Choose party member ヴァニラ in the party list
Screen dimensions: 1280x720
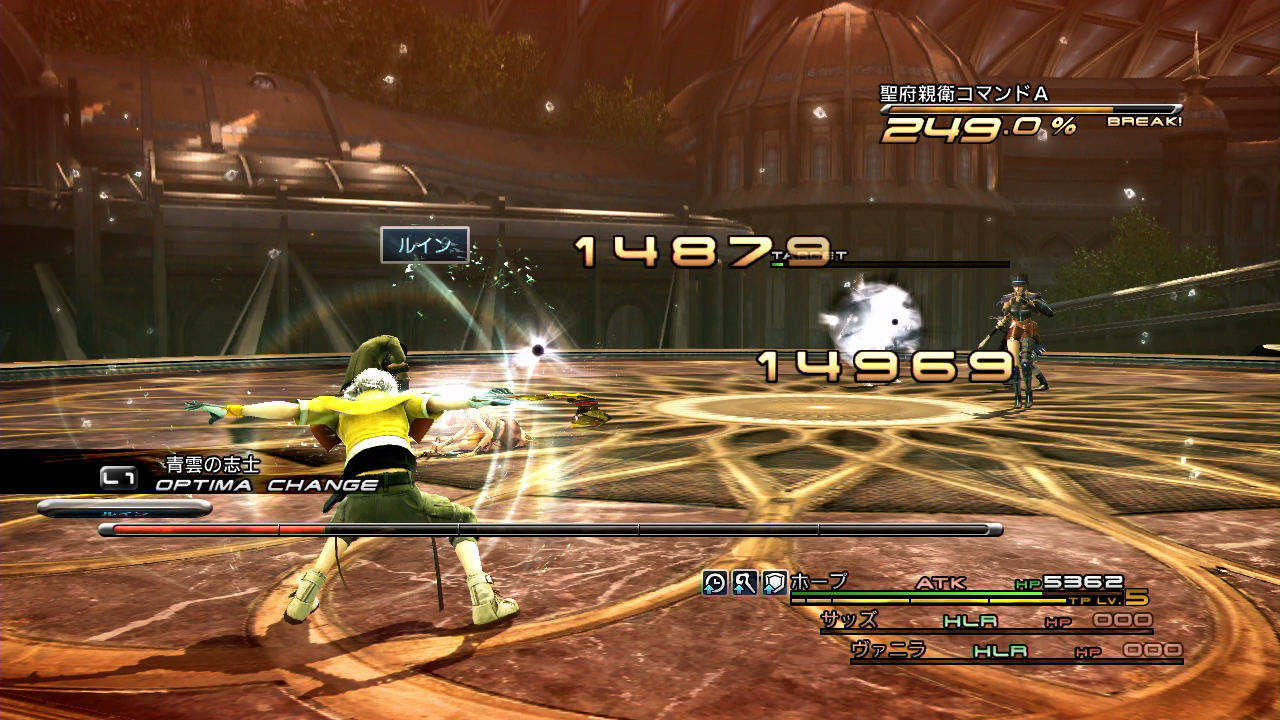tap(888, 650)
